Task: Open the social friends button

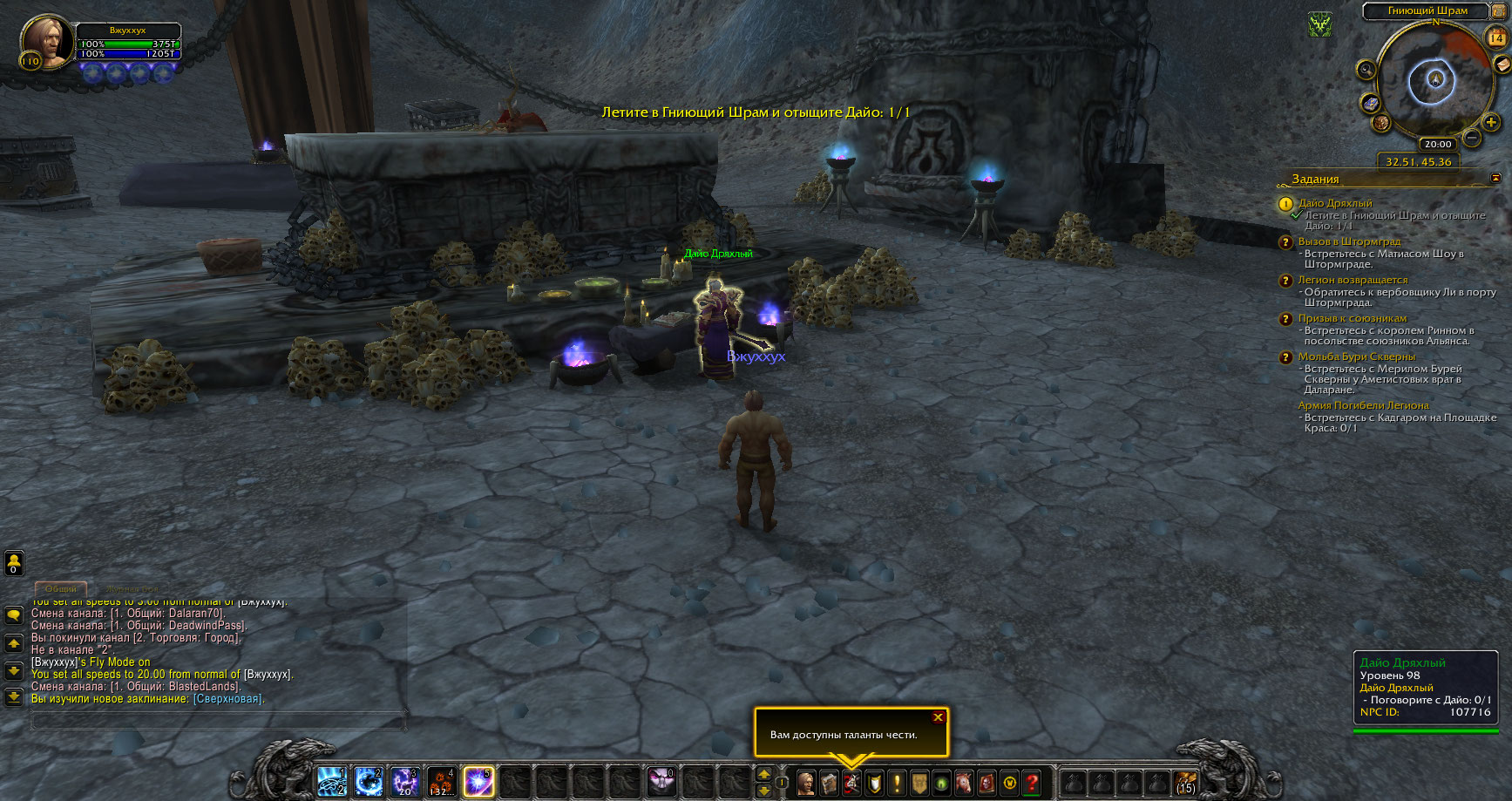Action: (x=14, y=564)
